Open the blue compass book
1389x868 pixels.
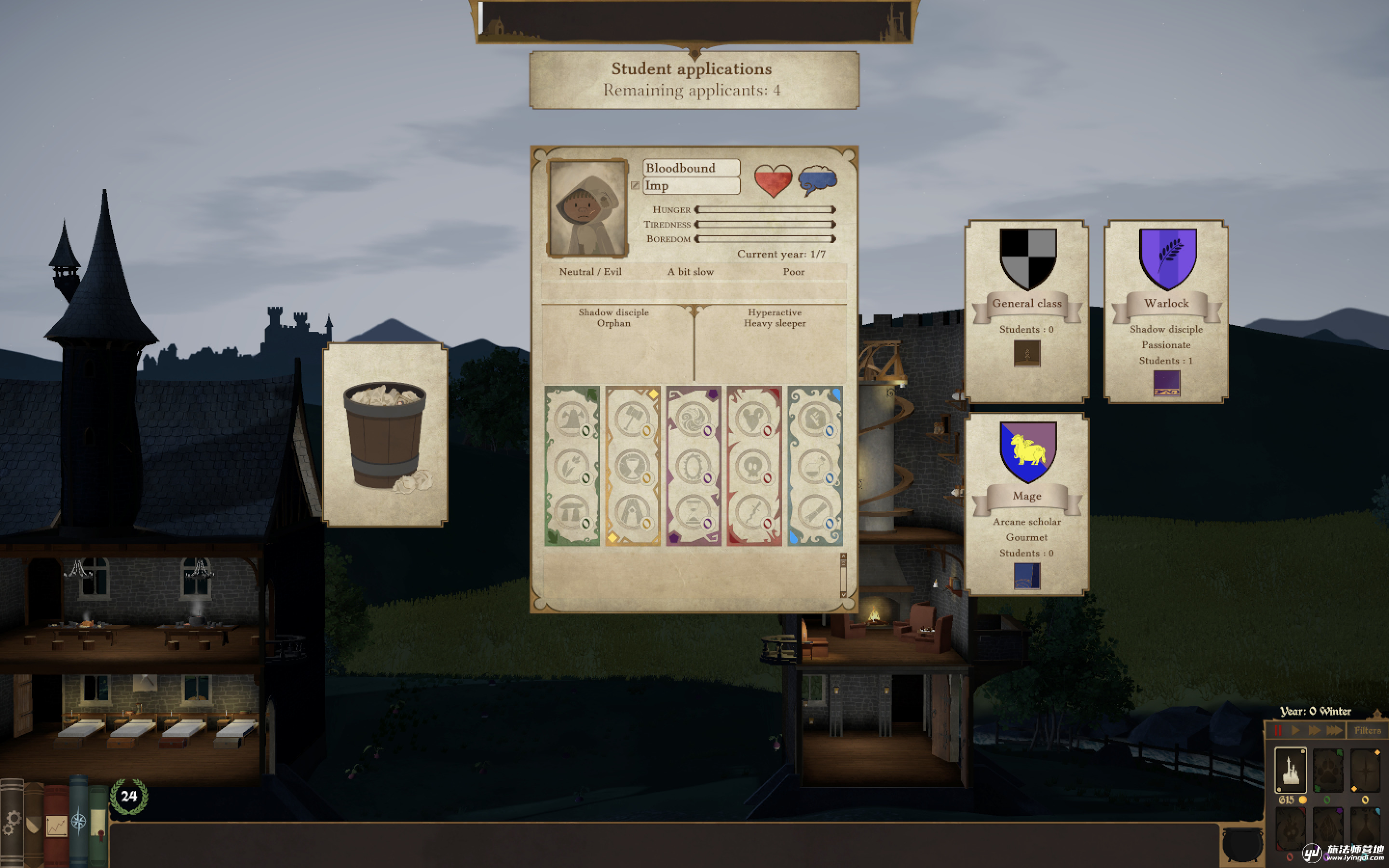79,821
